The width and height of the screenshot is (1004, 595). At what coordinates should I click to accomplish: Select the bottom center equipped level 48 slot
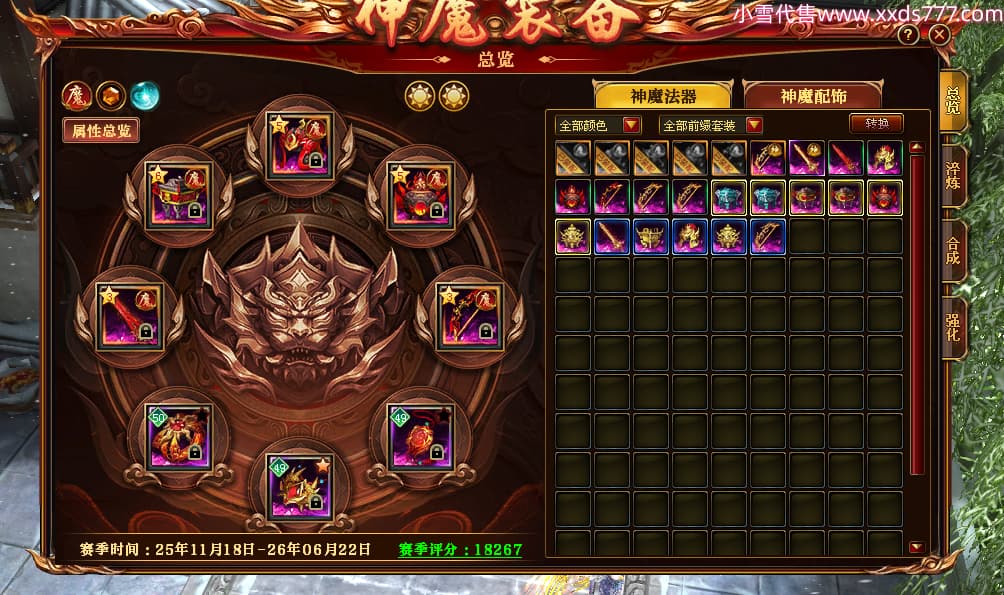[x=299, y=487]
